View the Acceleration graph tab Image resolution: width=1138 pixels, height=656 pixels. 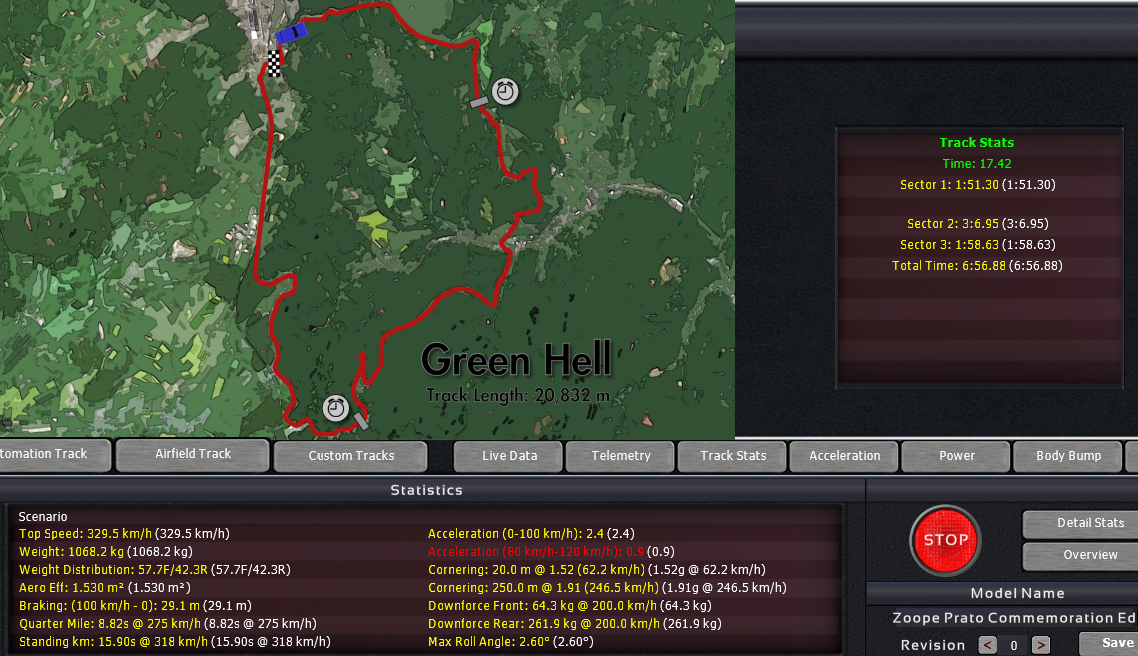tap(845, 456)
